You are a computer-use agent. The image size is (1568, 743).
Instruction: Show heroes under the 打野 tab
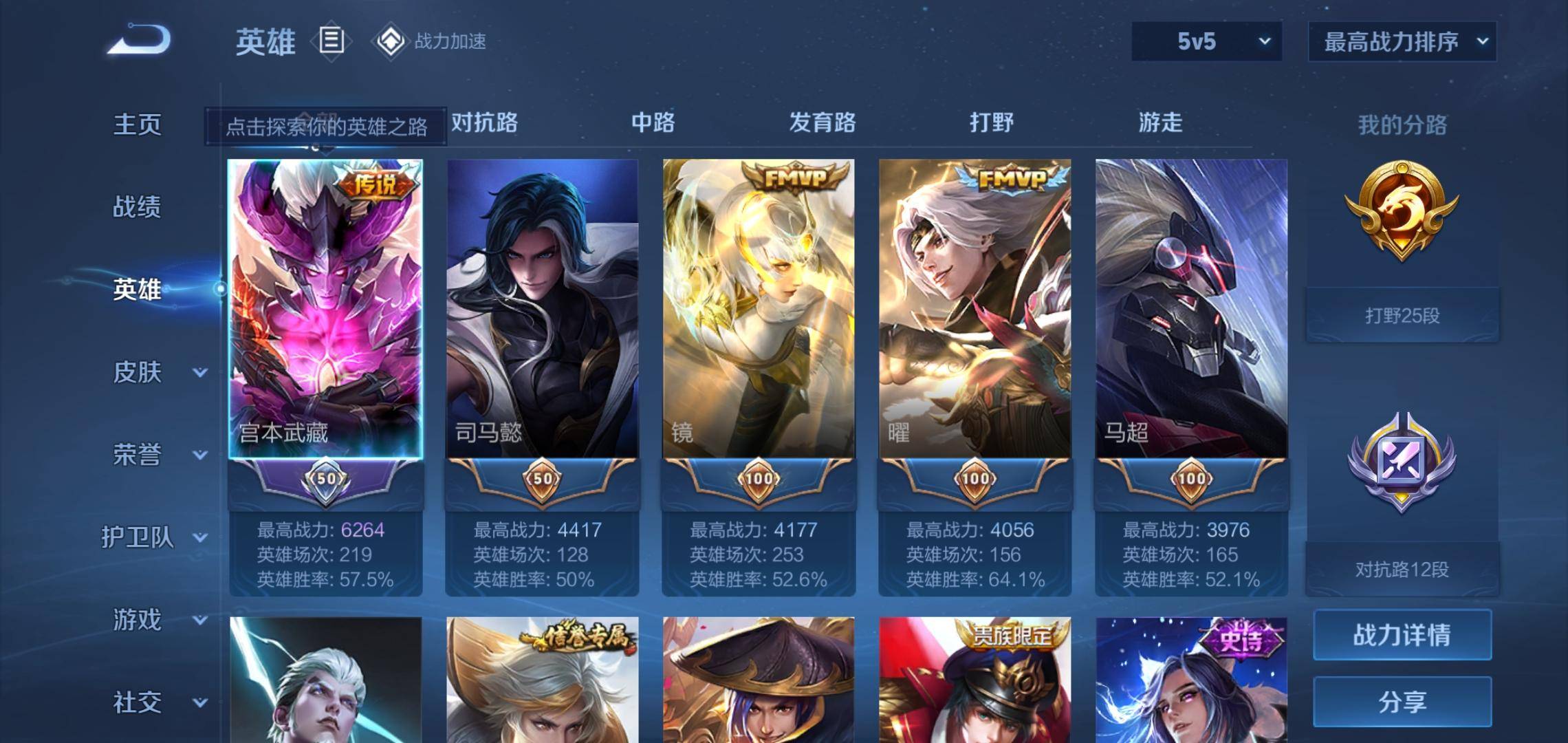pos(991,122)
